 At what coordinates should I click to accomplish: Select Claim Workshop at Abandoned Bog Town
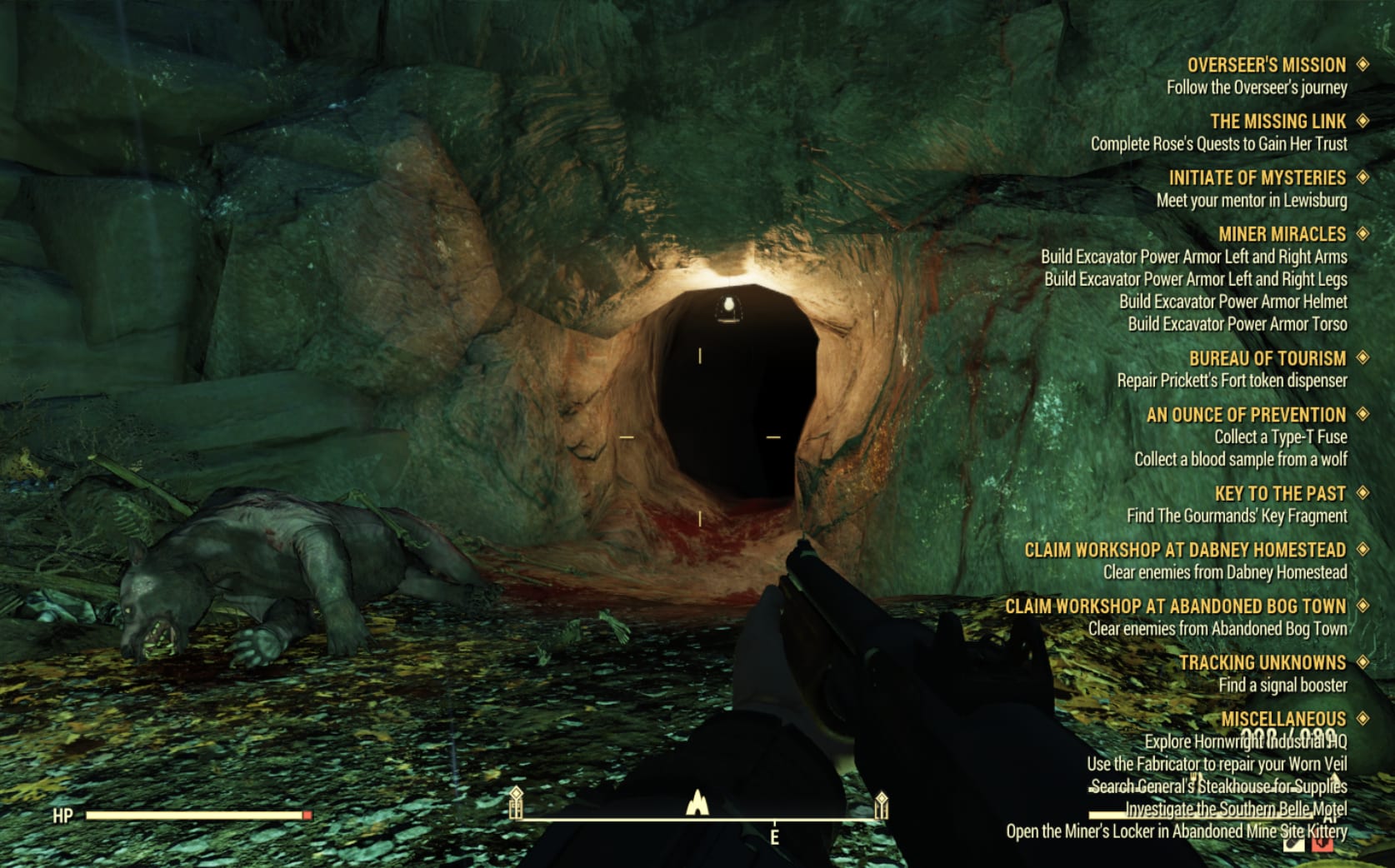click(x=1175, y=606)
